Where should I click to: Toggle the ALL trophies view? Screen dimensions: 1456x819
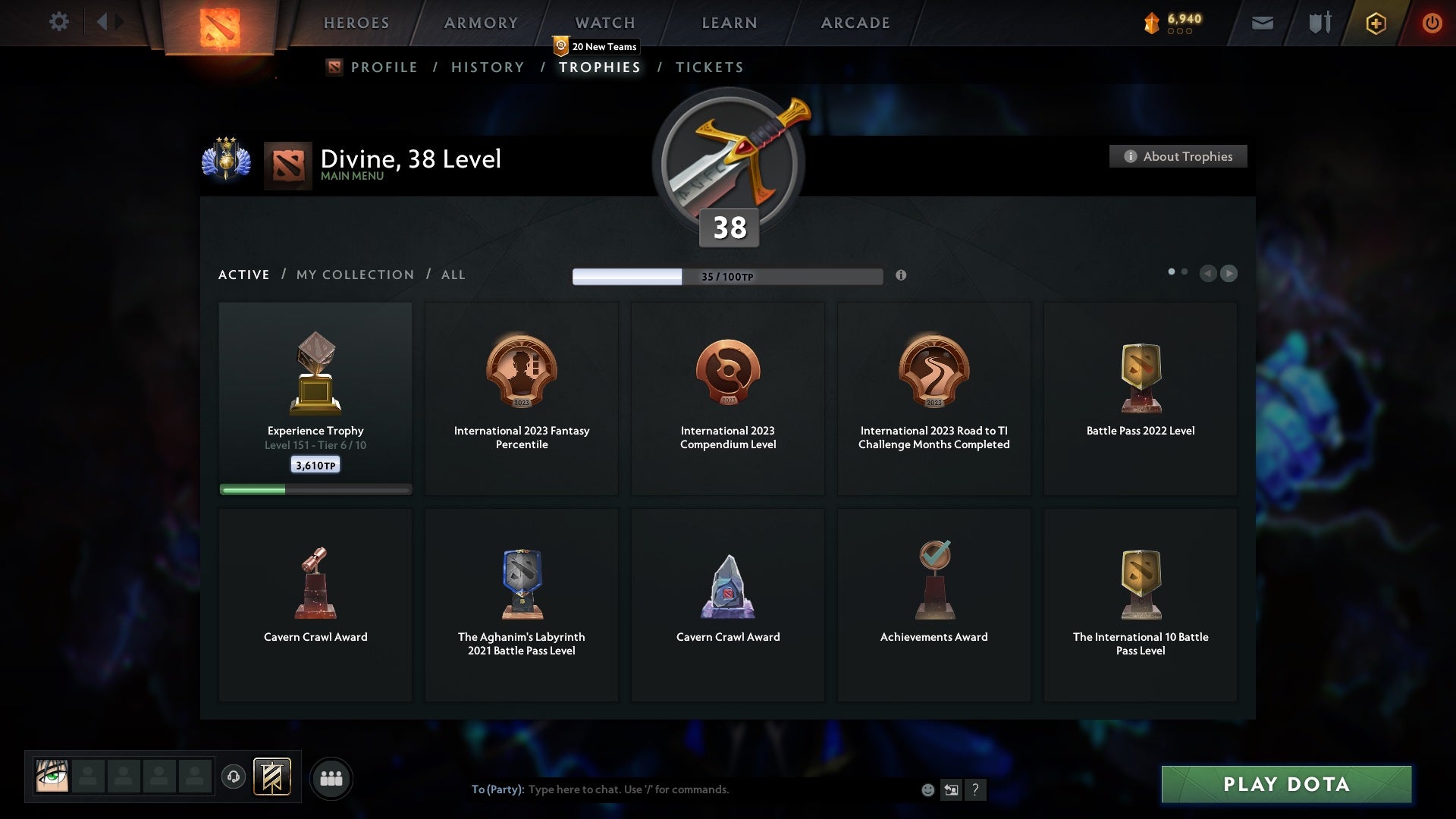click(x=453, y=275)
